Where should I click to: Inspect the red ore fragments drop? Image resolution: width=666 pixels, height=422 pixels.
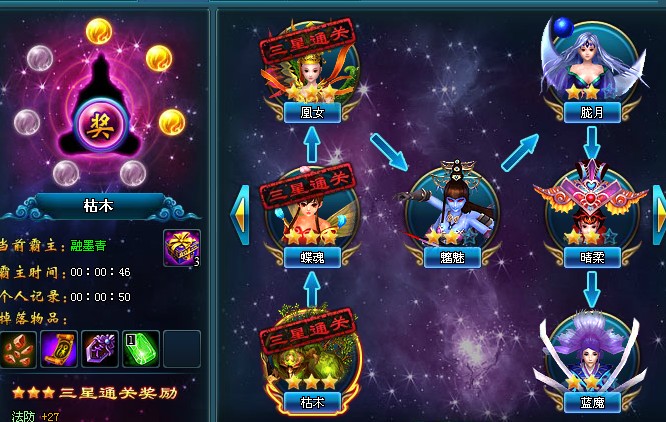[x=17, y=349]
